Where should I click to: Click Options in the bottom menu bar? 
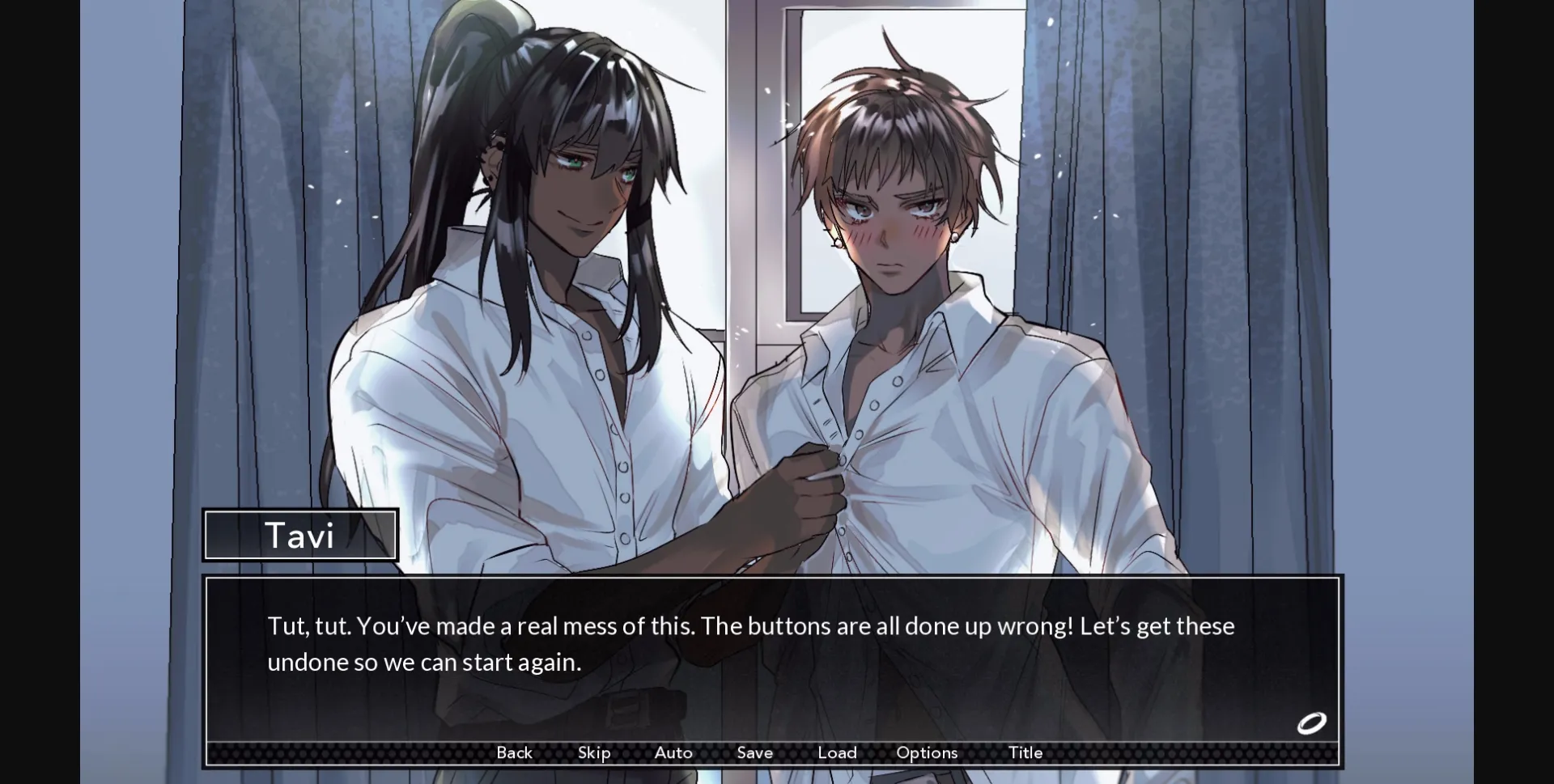(927, 752)
